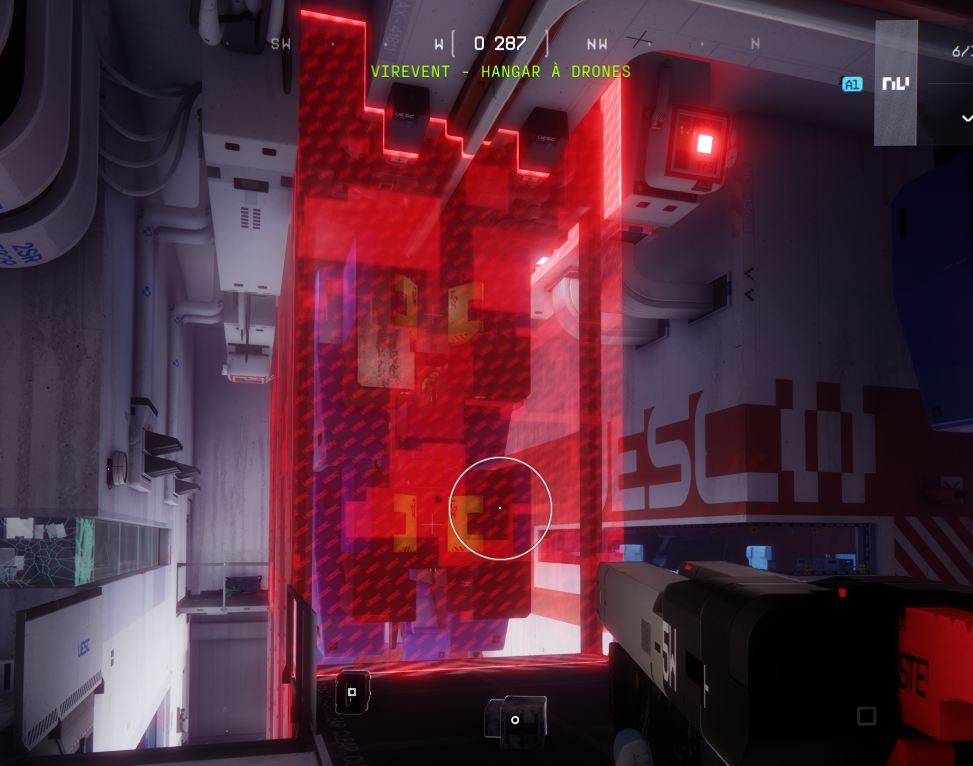
Task: Click the compass heading showing 287
Action: [x=500, y=43]
